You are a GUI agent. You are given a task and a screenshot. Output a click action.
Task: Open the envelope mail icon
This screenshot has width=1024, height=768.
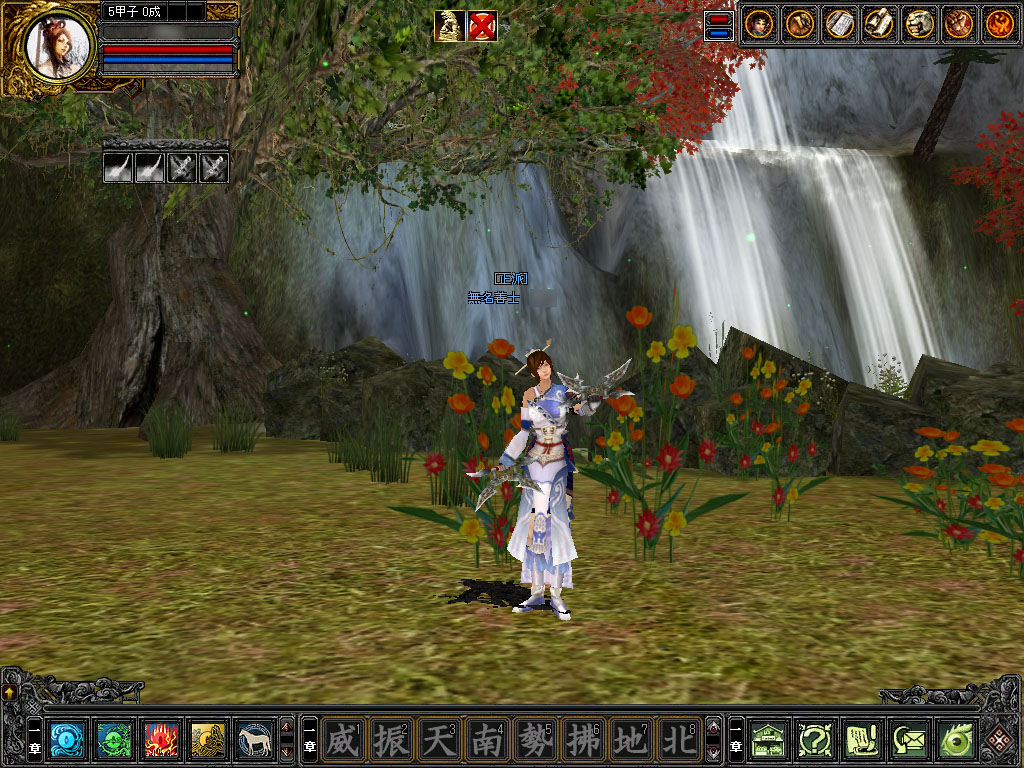click(910, 740)
